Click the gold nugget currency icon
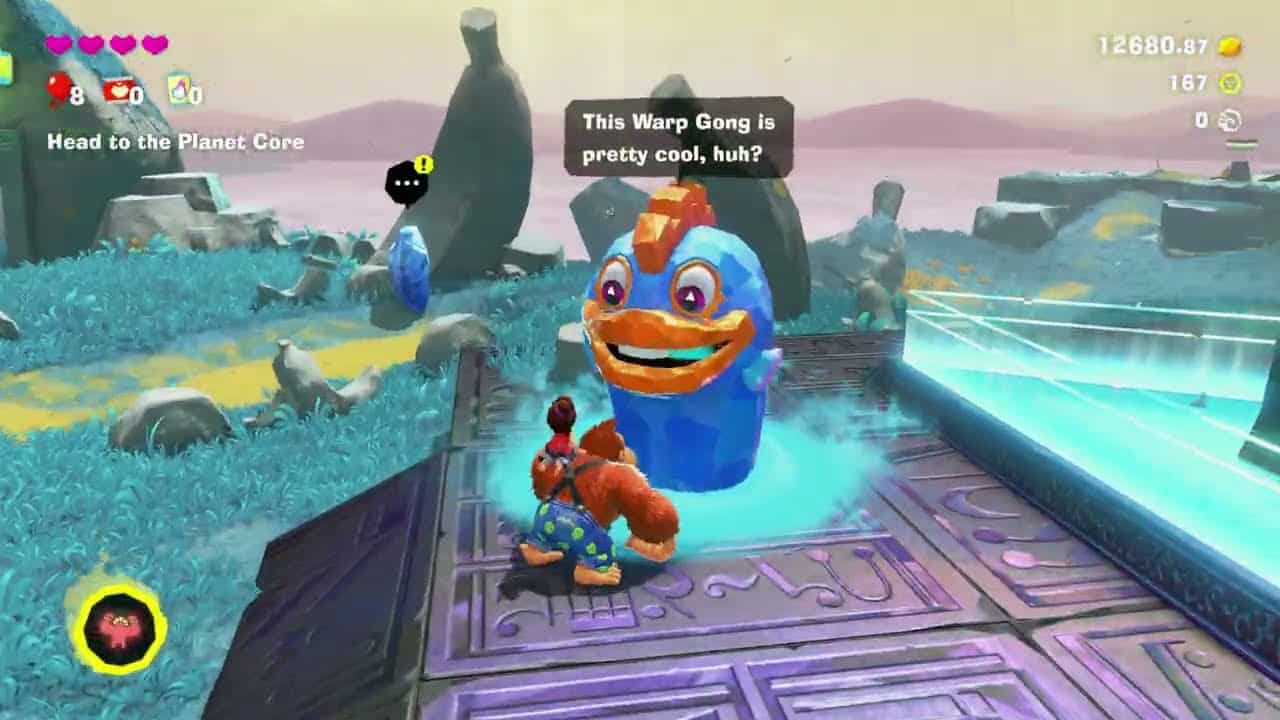1280x720 pixels. [1229, 46]
